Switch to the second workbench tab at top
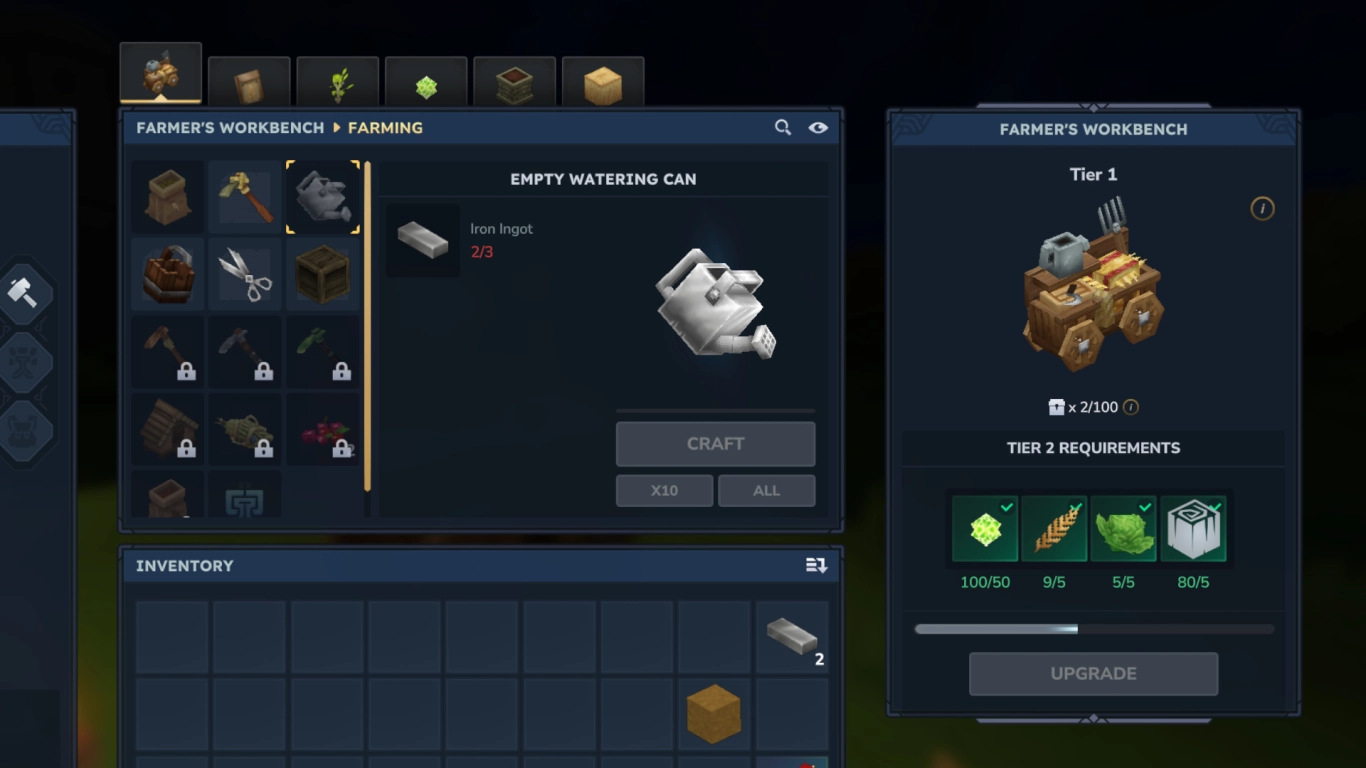Screen dimensions: 1366x768 [249, 79]
